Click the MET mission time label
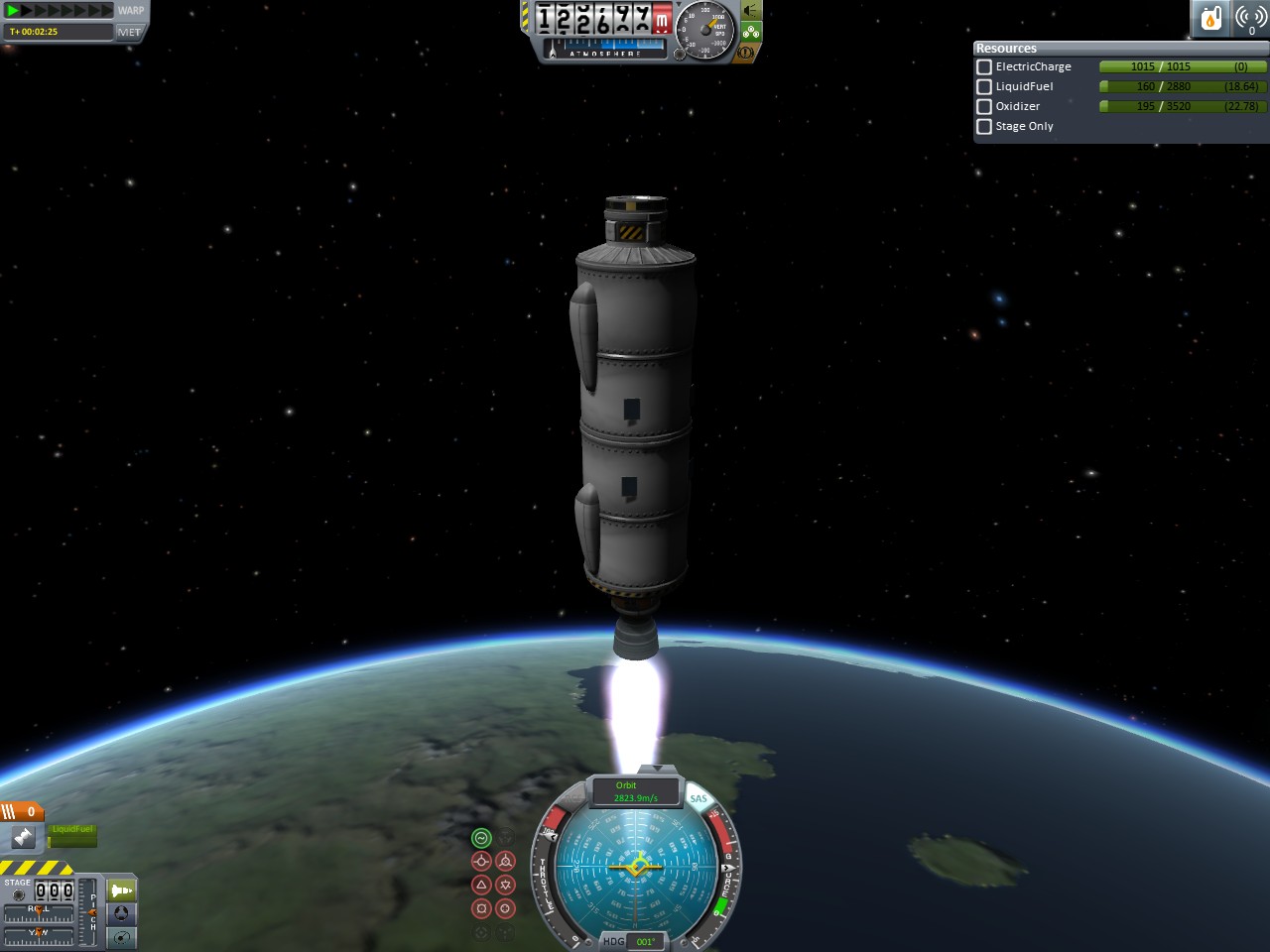1270x952 pixels. (129, 32)
